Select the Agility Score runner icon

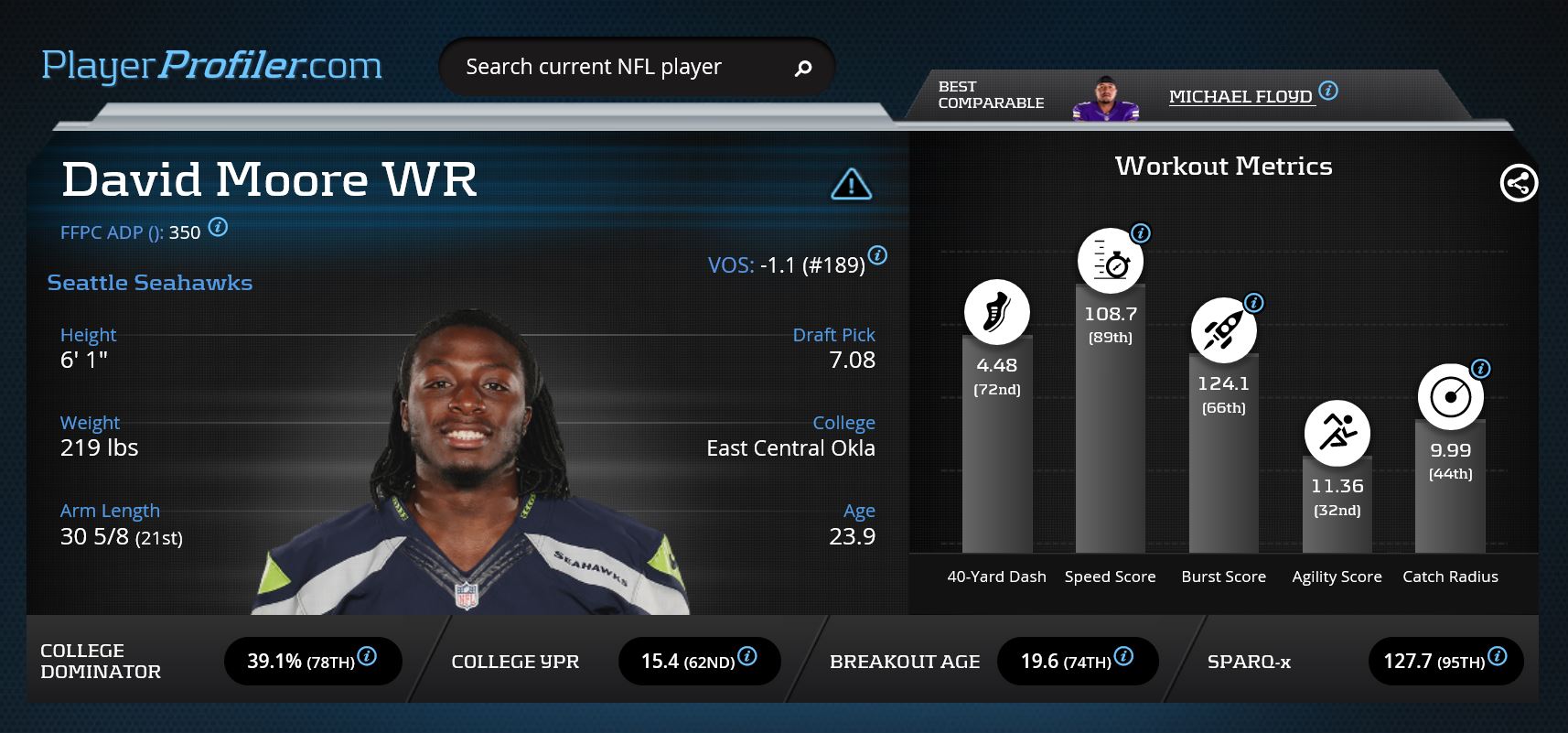tap(1337, 433)
